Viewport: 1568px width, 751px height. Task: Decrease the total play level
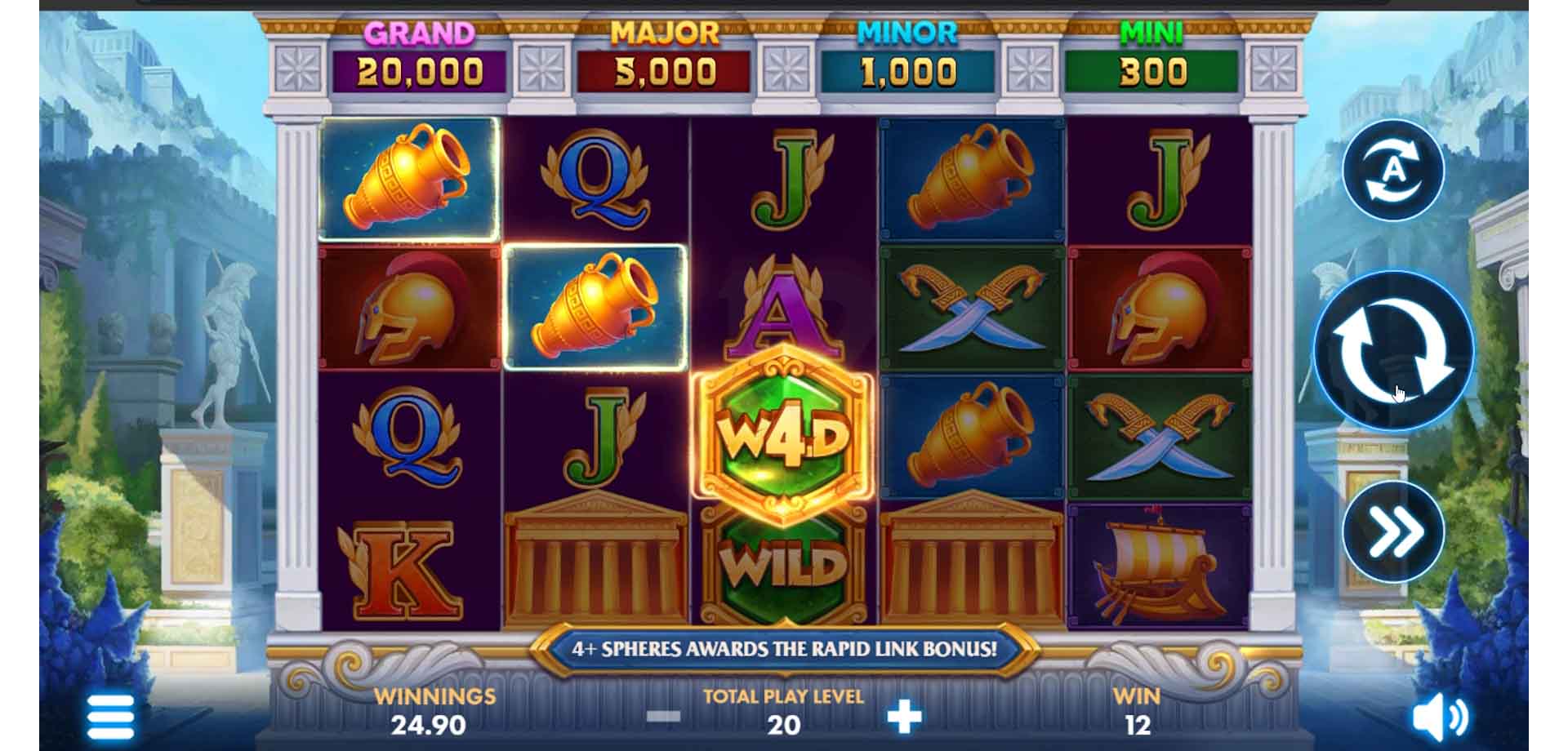click(663, 717)
